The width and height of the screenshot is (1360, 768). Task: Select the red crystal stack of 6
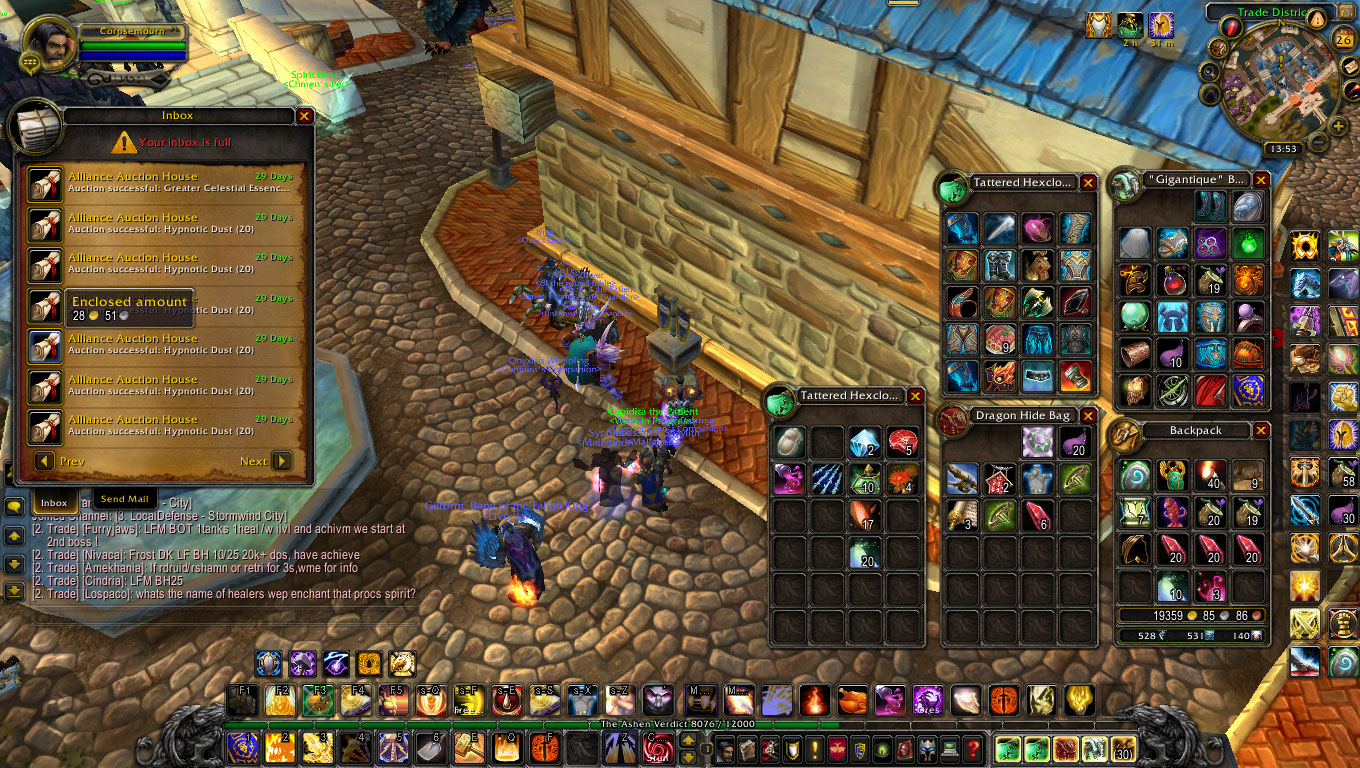click(1037, 515)
